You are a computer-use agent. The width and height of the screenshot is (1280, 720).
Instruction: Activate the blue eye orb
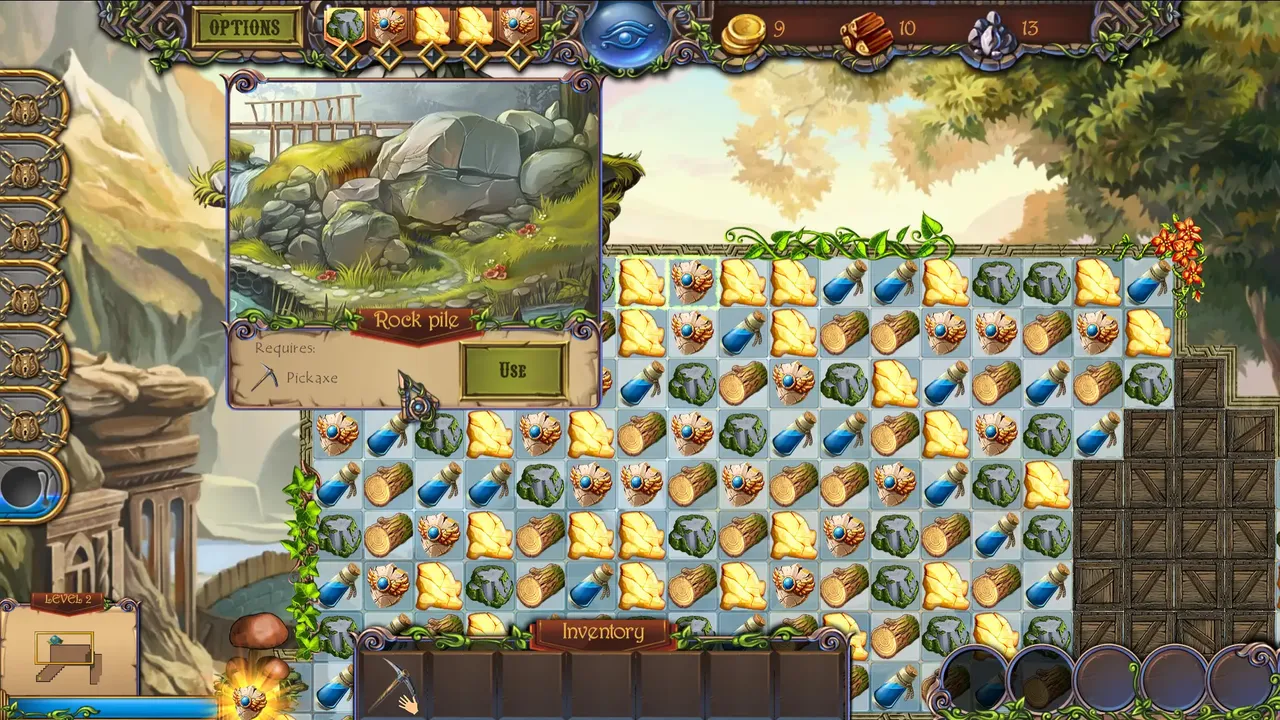(625, 34)
